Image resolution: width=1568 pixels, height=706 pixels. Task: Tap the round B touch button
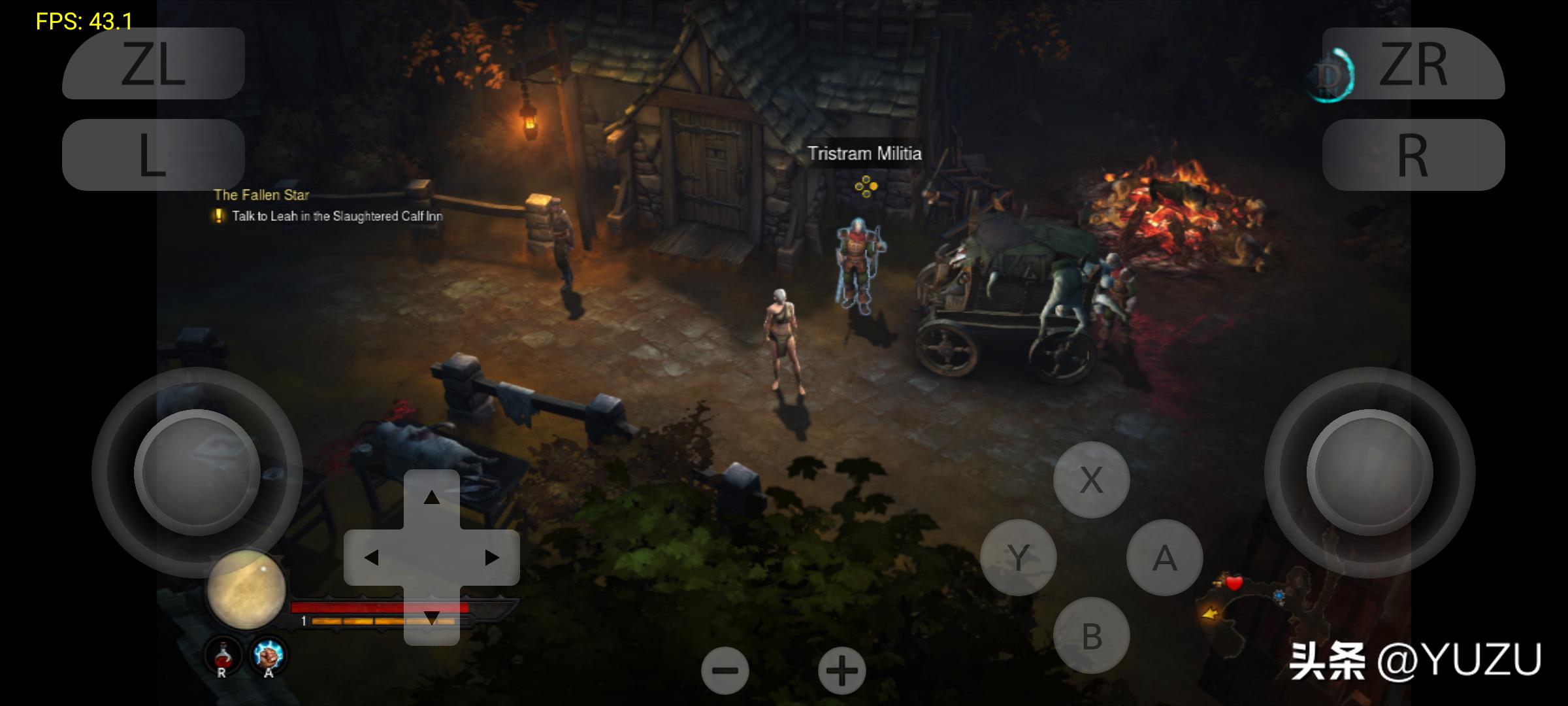pyautogui.click(x=1091, y=635)
